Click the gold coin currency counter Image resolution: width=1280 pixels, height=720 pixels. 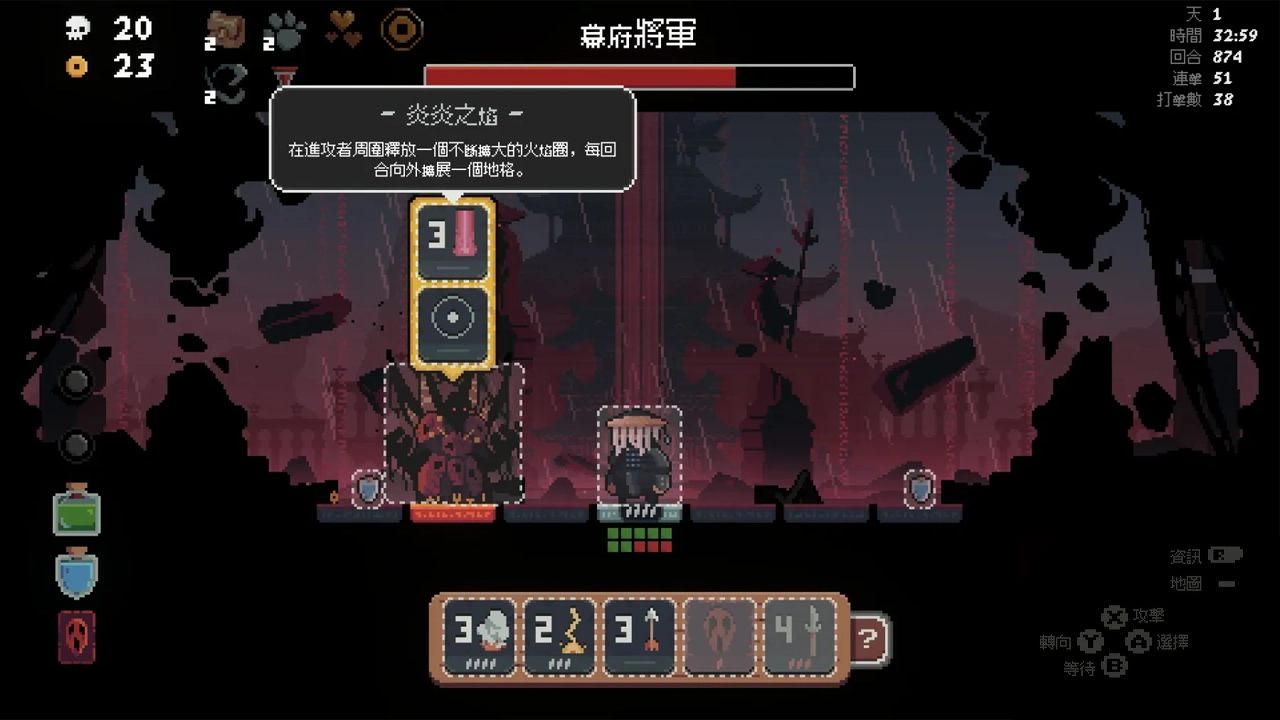(x=78, y=68)
